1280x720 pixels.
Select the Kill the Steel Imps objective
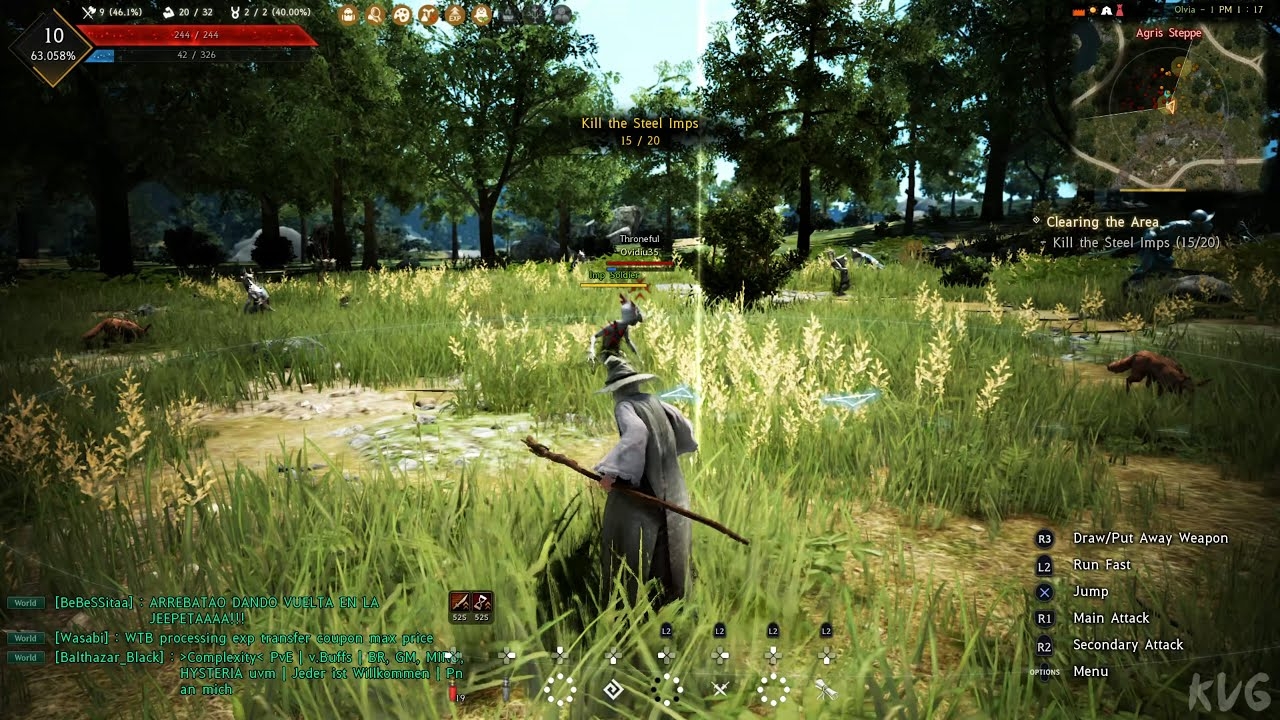[x=1135, y=243]
